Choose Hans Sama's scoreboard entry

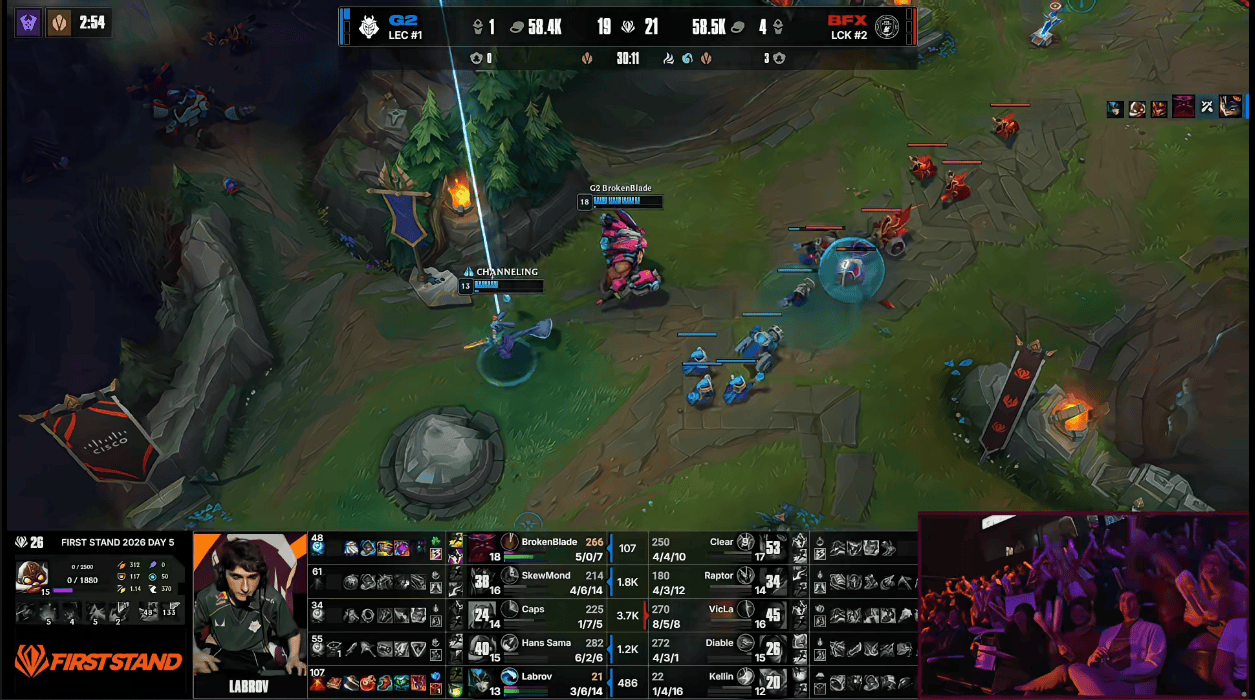(546, 642)
